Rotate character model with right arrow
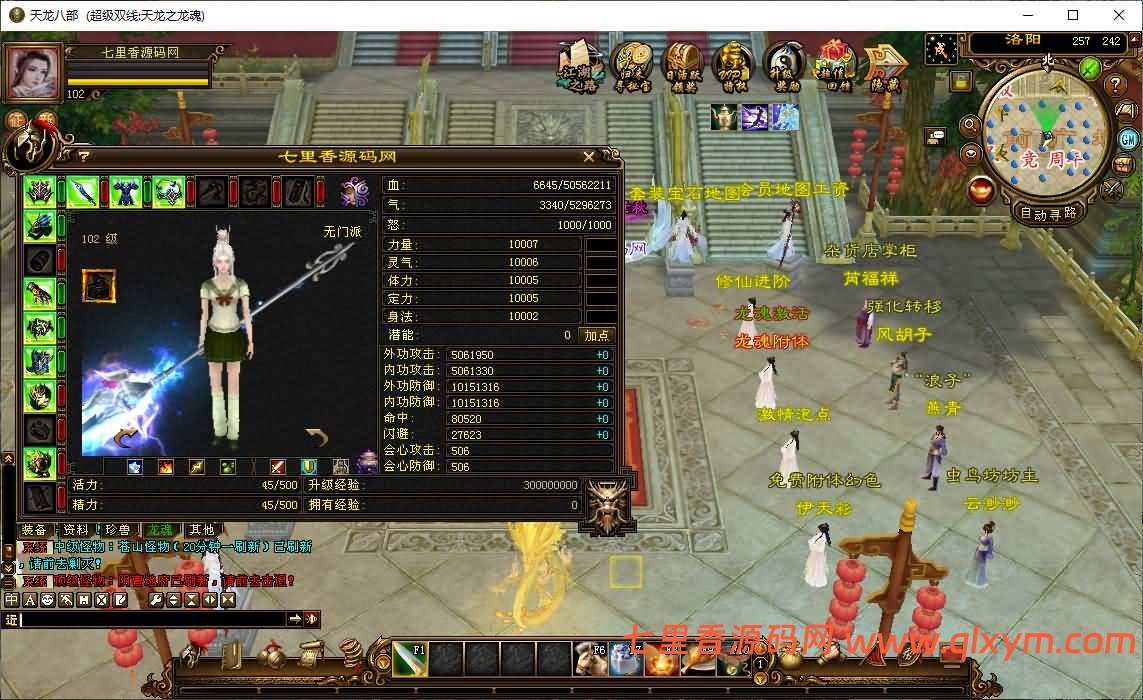The image size is (1143, 700). point(316,437)
